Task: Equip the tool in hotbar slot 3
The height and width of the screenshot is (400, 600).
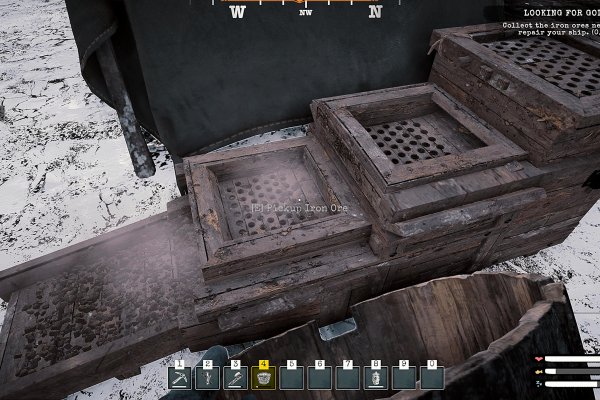Action: (x=236, y=378)
